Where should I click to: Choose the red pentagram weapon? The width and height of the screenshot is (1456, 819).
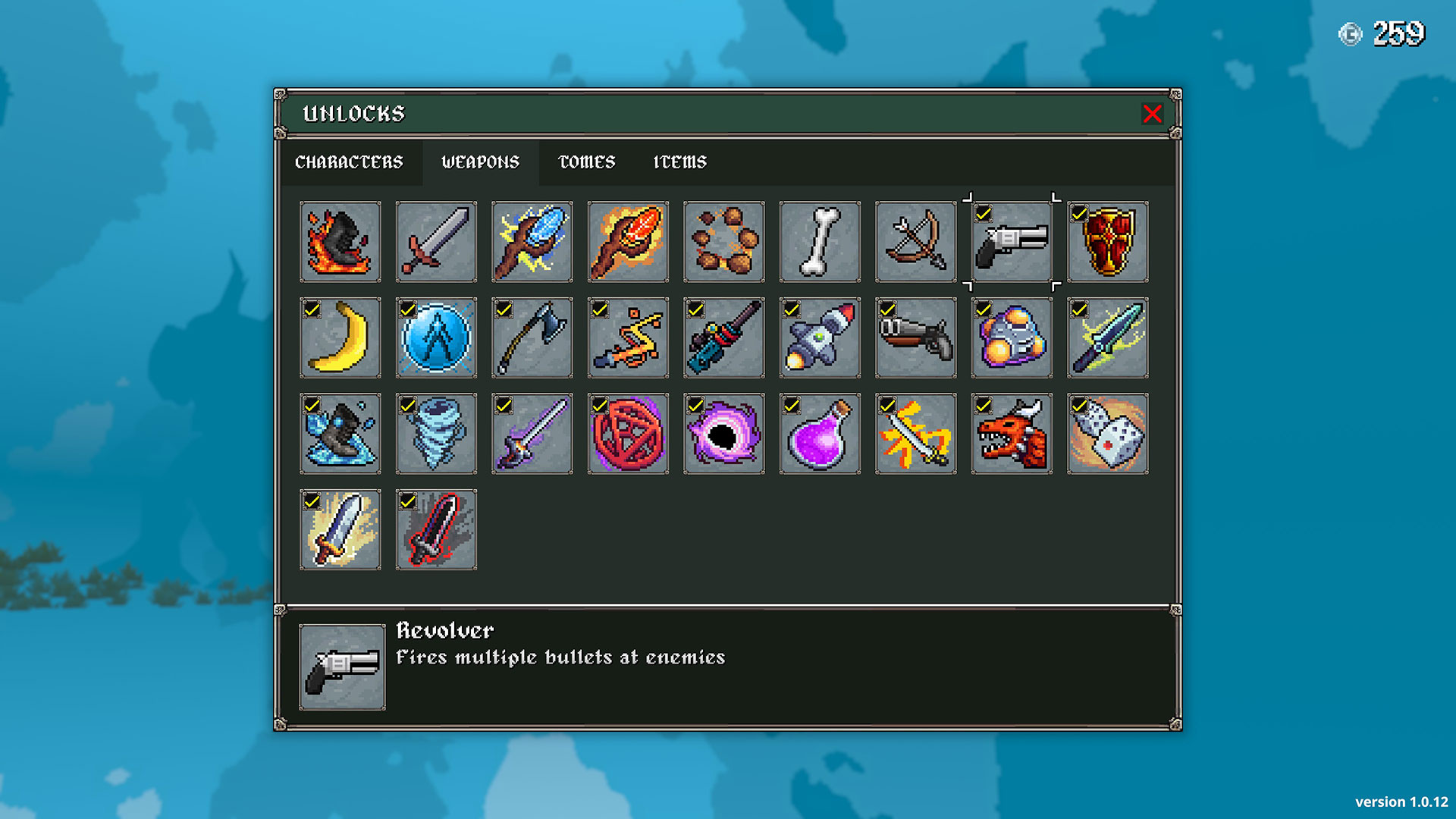[x=628, y=434]
